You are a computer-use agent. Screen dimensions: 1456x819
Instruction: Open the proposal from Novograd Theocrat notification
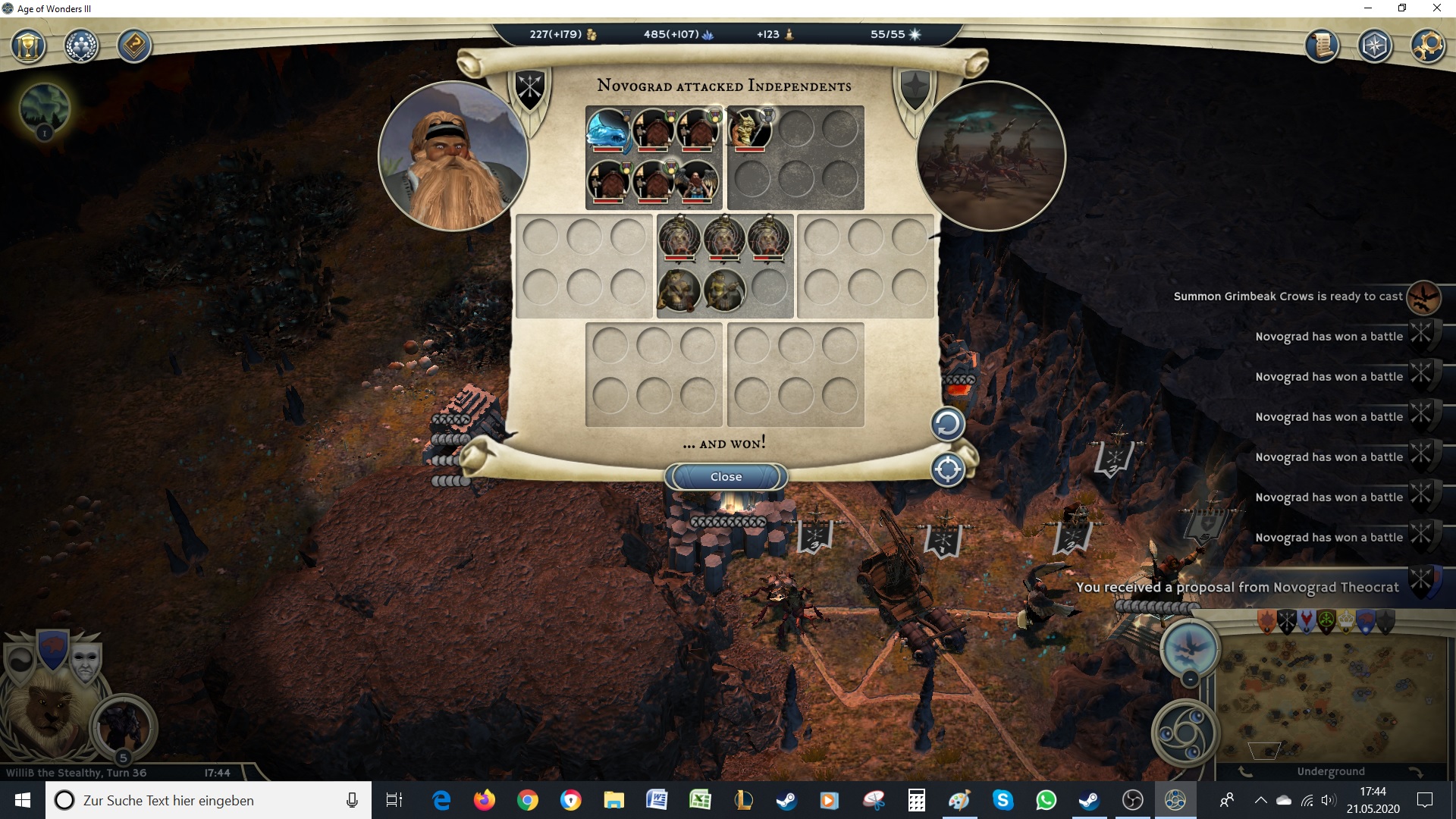tap(1237, 587)
